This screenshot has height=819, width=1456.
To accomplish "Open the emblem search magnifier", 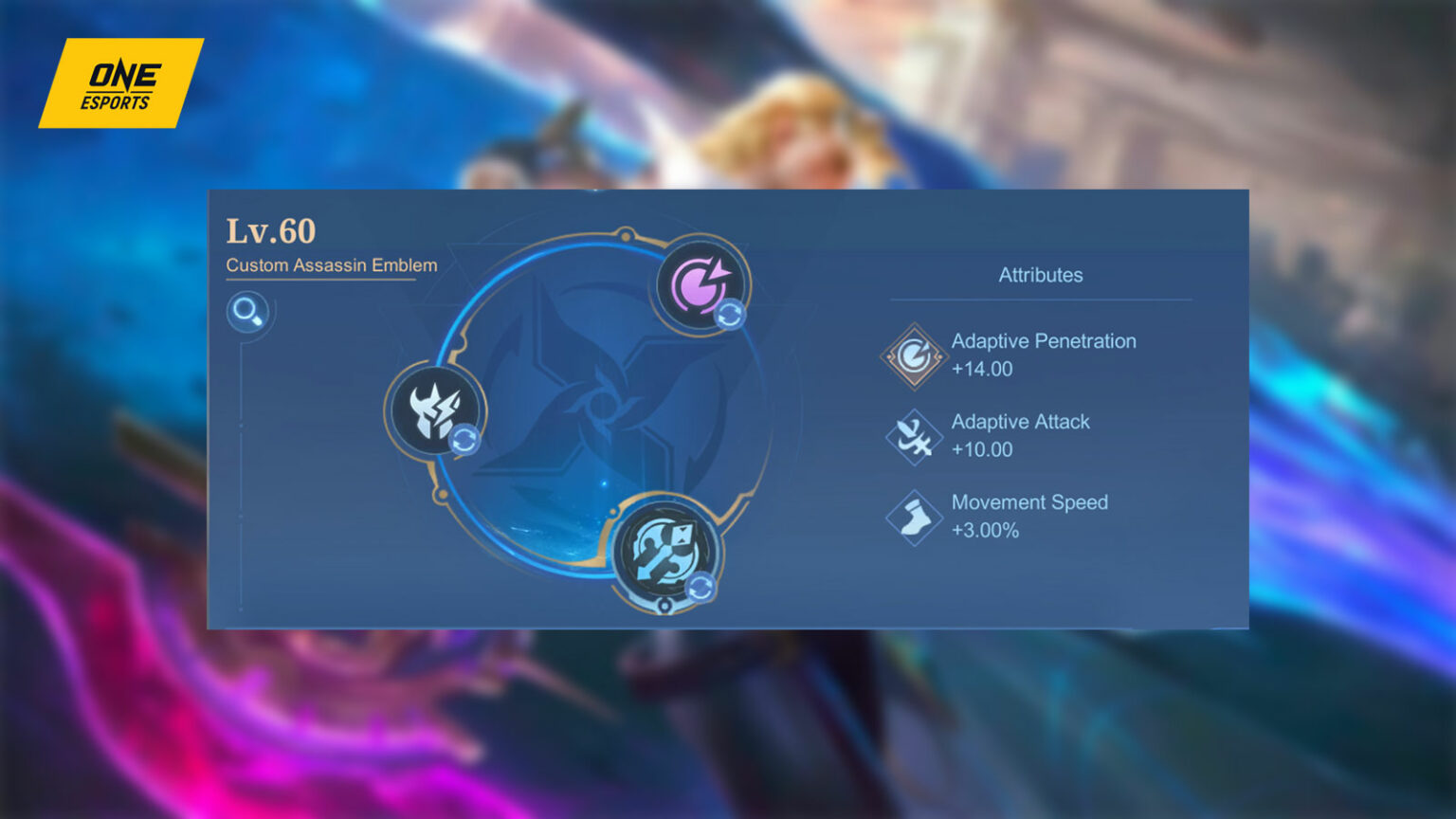I will (x=248, y=313).
